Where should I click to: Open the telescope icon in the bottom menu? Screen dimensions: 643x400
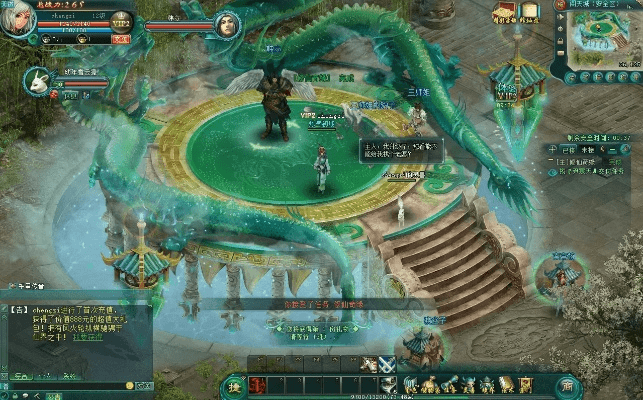coord(449,384)
